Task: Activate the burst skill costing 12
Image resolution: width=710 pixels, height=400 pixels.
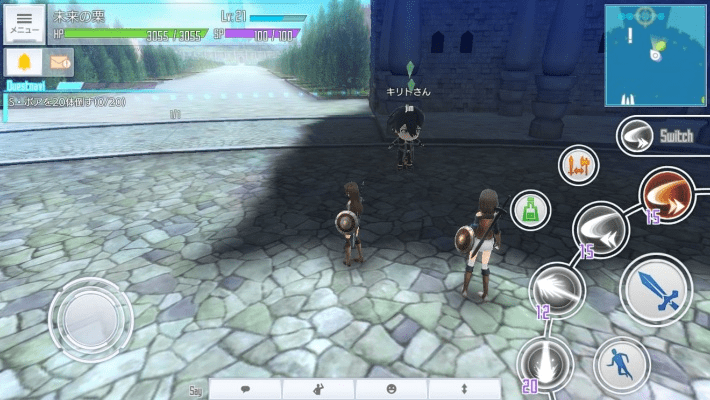Action: point(556,289)
